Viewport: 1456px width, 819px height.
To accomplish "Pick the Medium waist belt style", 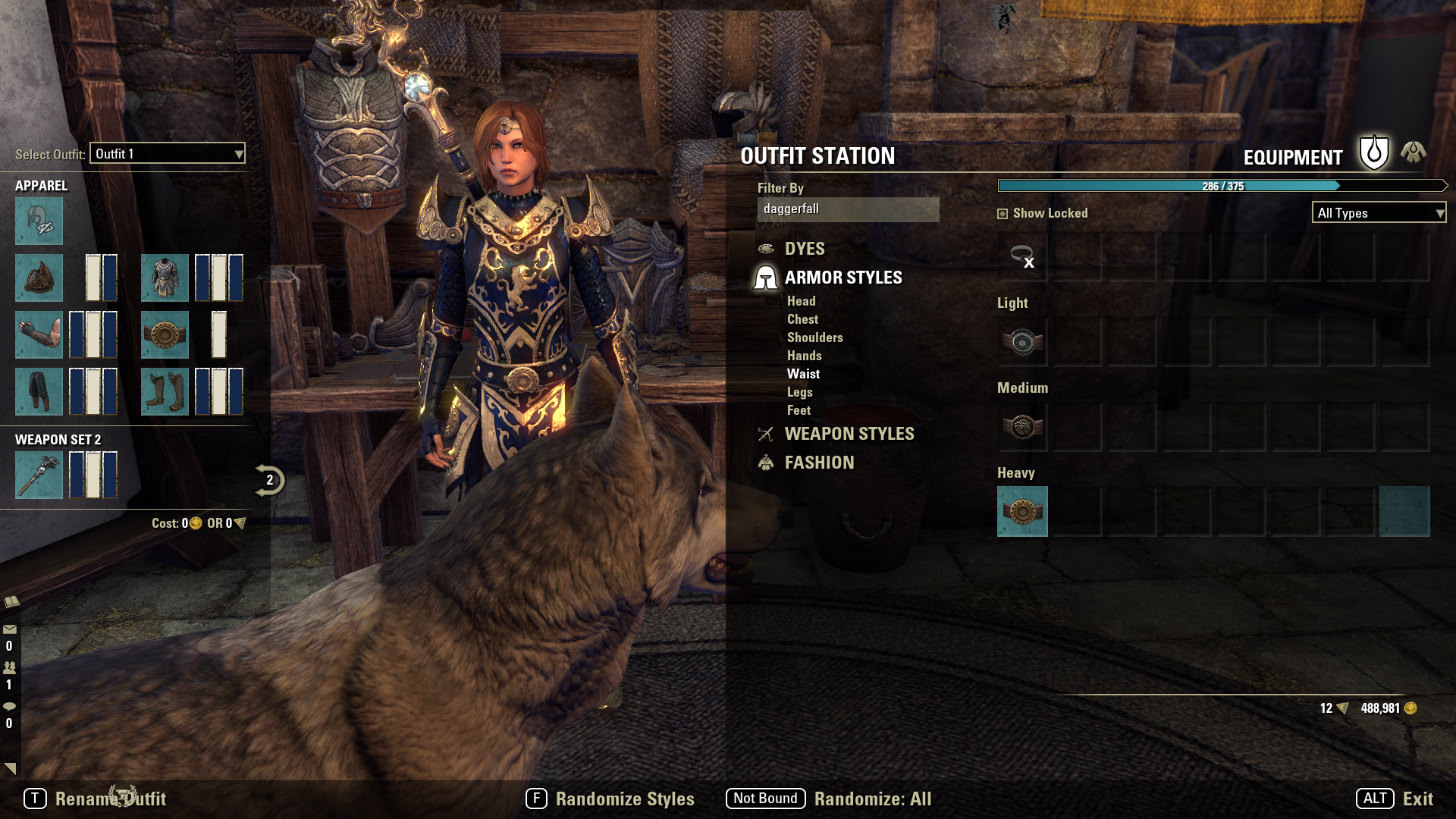I will pyautogui.click(x=1022, y=427).
